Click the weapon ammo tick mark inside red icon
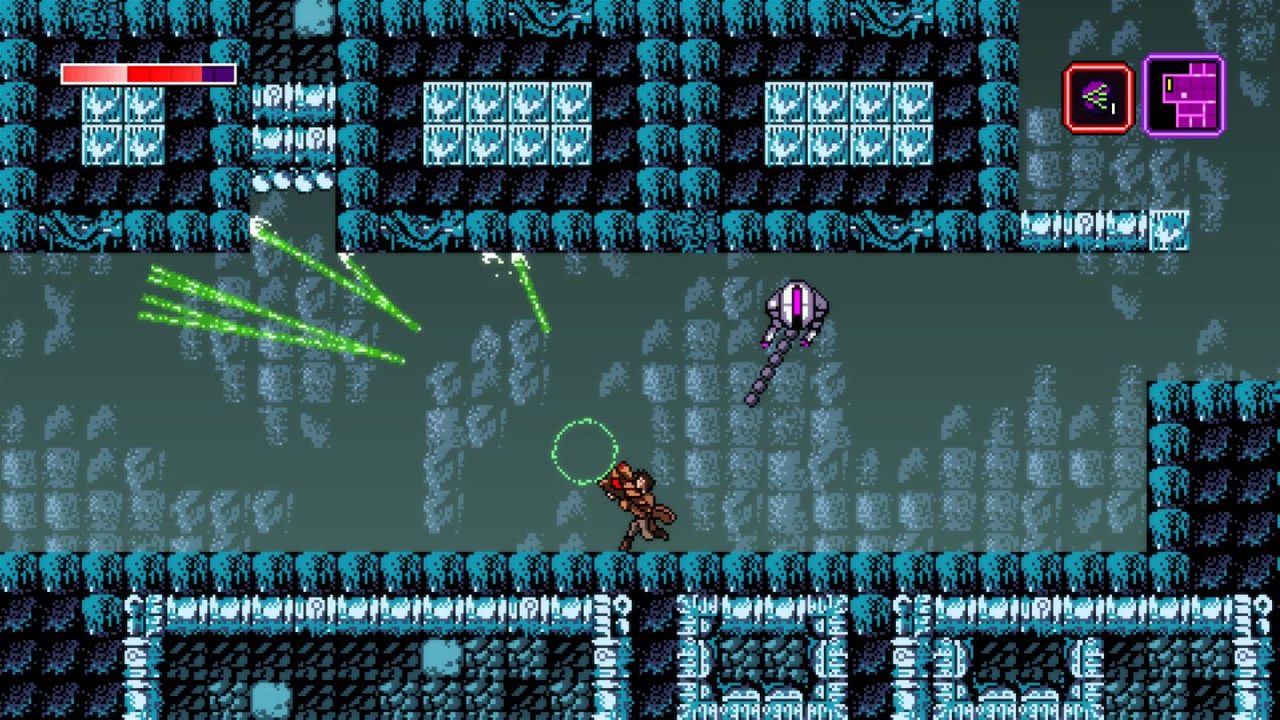 pos(1113,109)
